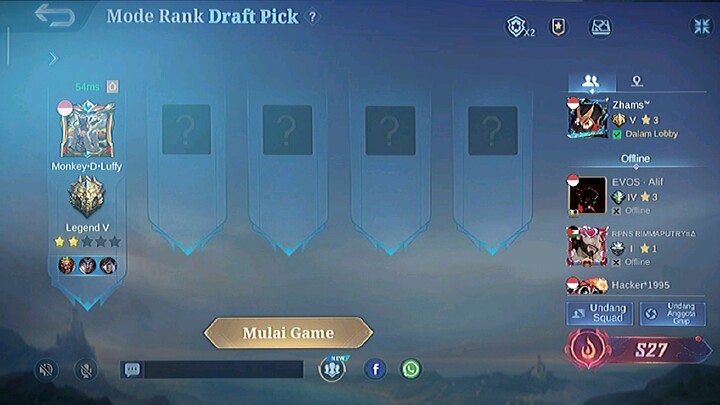The height and width of the screenshot is (405, 720).
Task: Click Undang Anggota Grup button
Action: [679, 313]
